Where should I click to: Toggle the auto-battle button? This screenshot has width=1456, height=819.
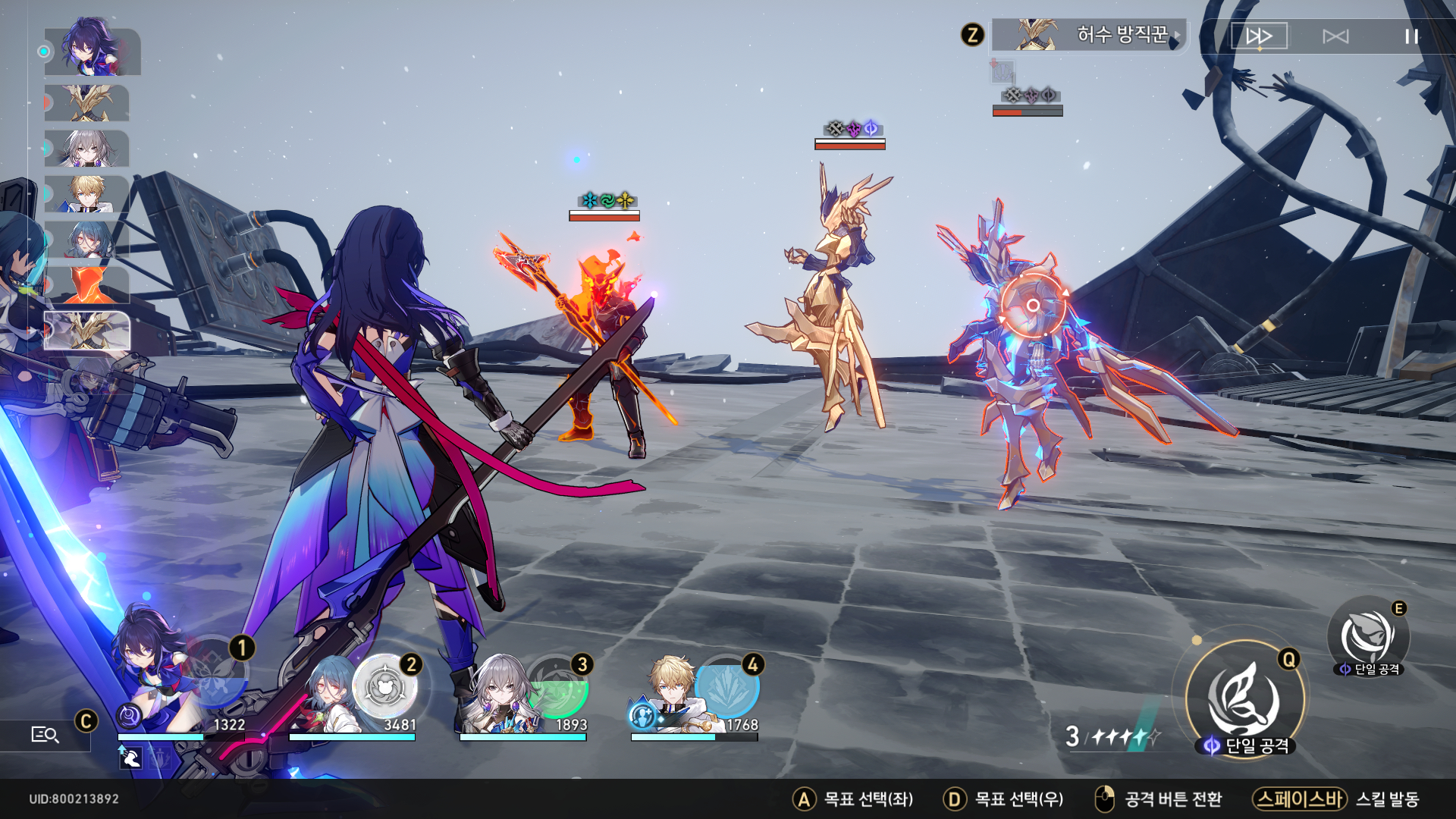click(x=1335, y=36)
